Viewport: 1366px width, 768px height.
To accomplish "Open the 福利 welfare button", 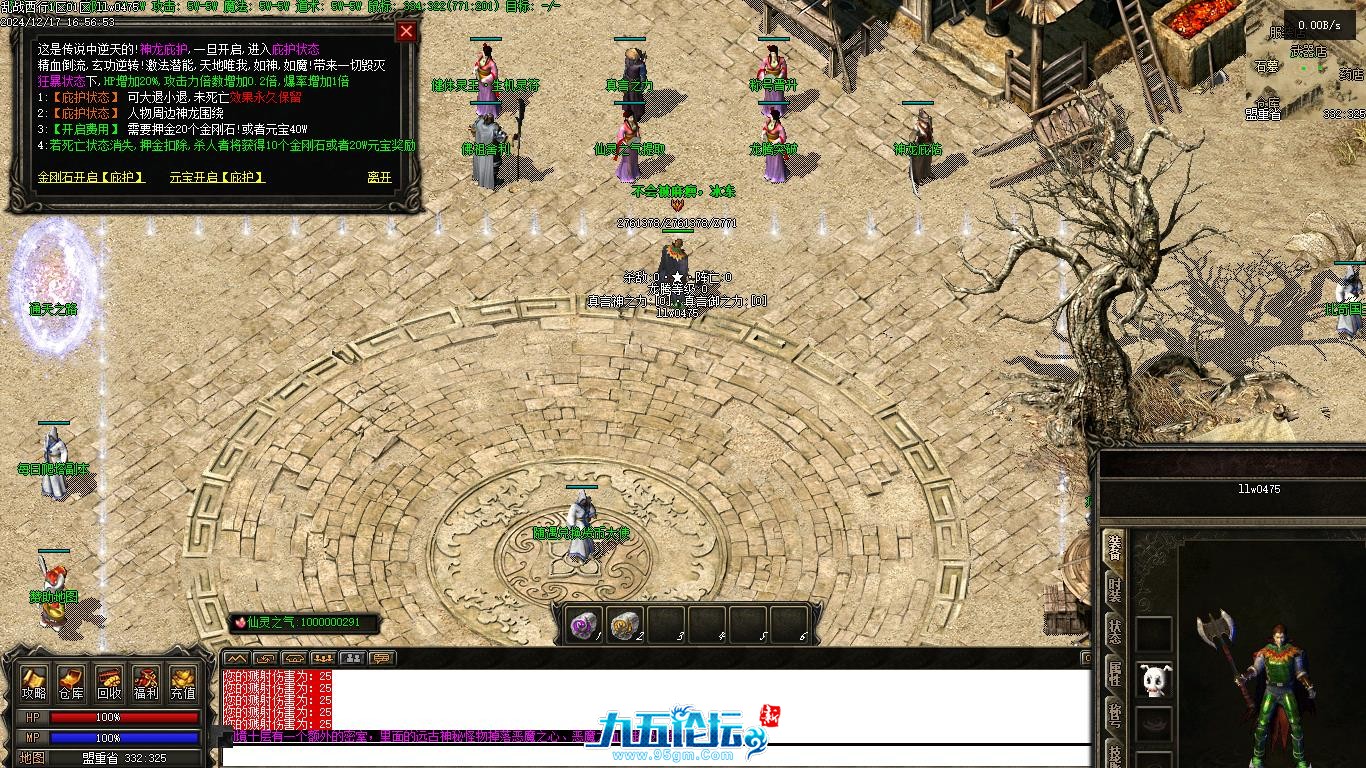I will point(146,684).
